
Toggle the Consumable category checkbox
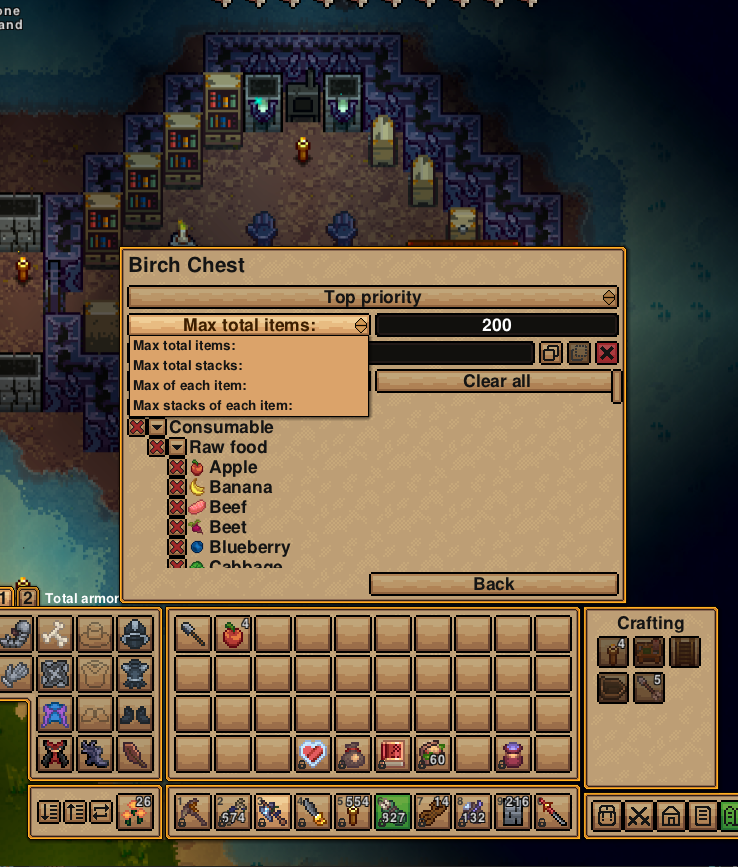138,427
